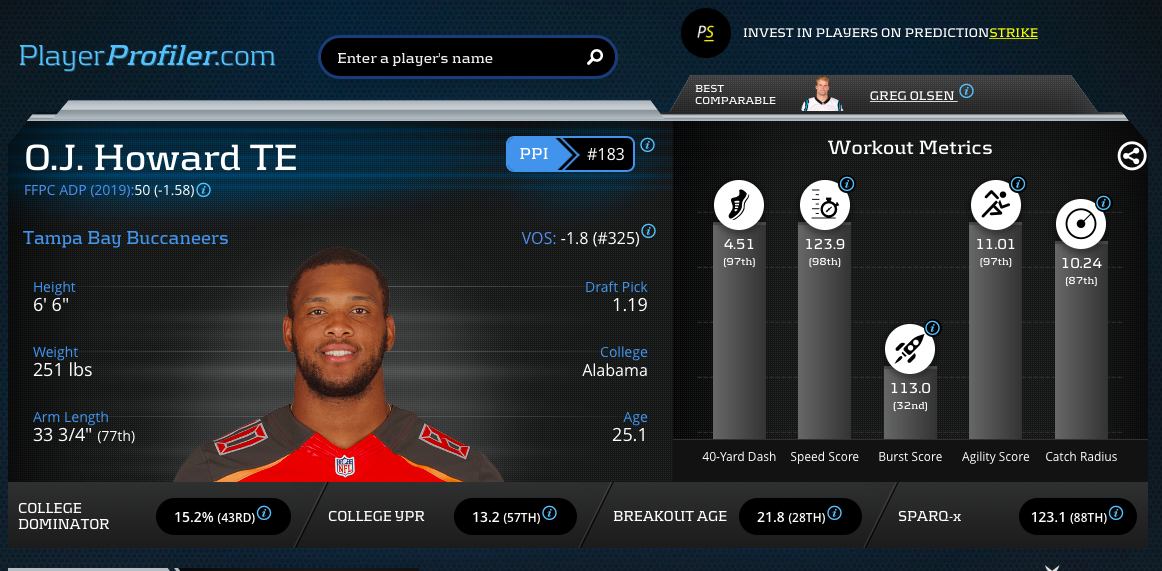Image resolution: width=1162 pixels, height=571 pixels.
Task: Click the Greg Olsen headshot thumbnail
Action: pos(822,94)
